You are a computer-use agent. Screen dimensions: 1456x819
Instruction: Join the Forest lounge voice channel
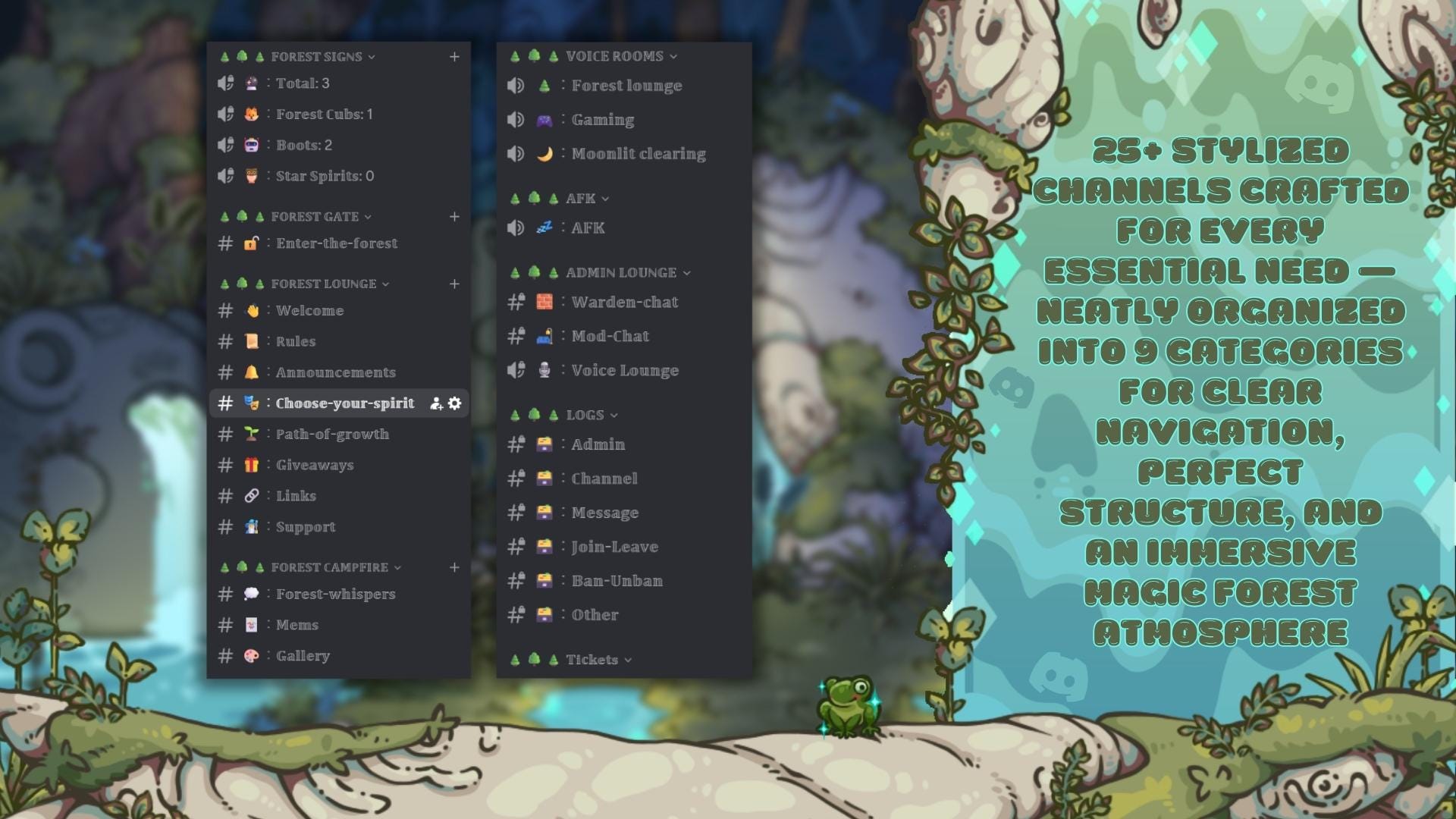click(x=628, y=86)
